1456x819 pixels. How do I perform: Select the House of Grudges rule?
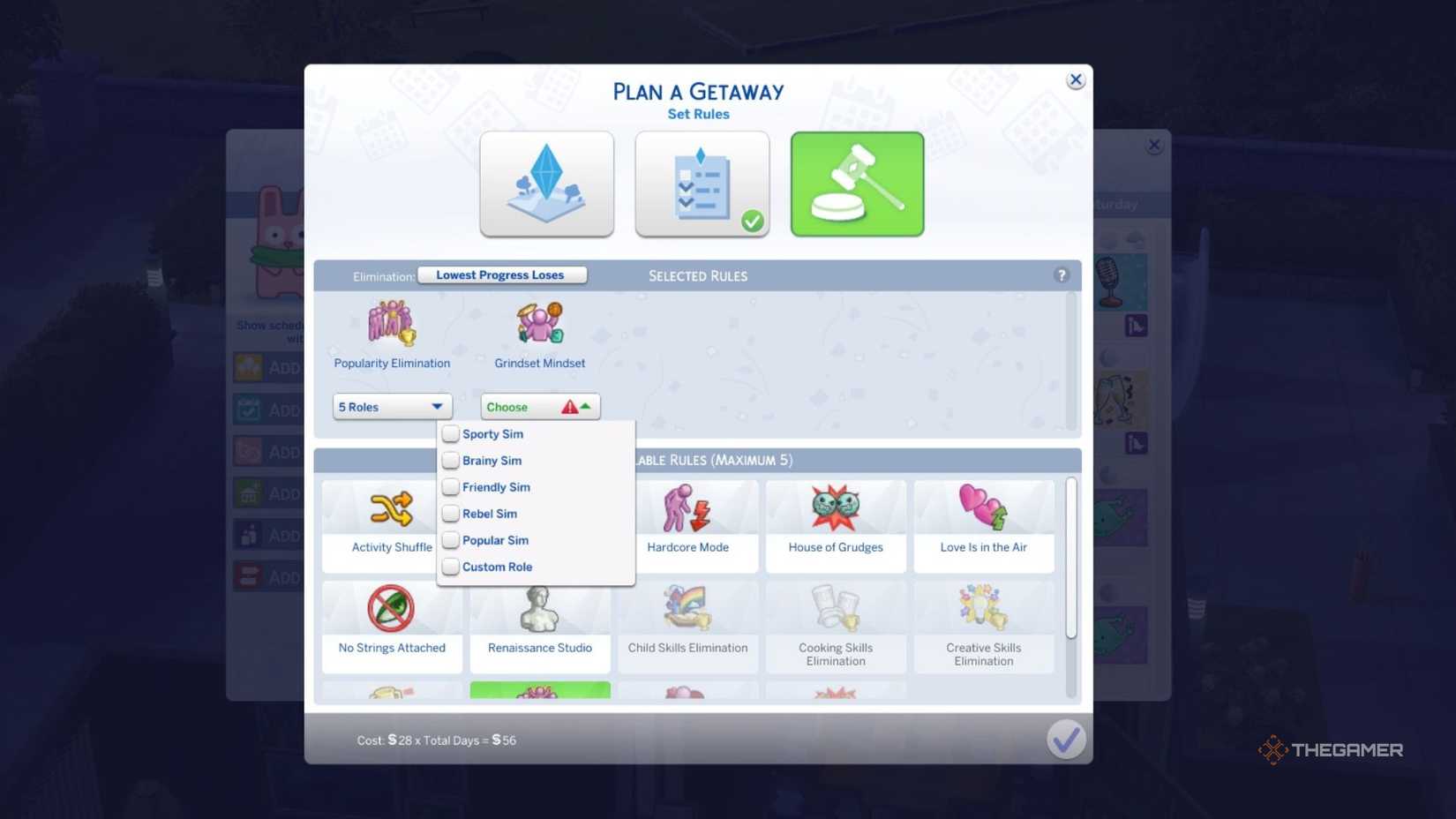coord(835,525)
